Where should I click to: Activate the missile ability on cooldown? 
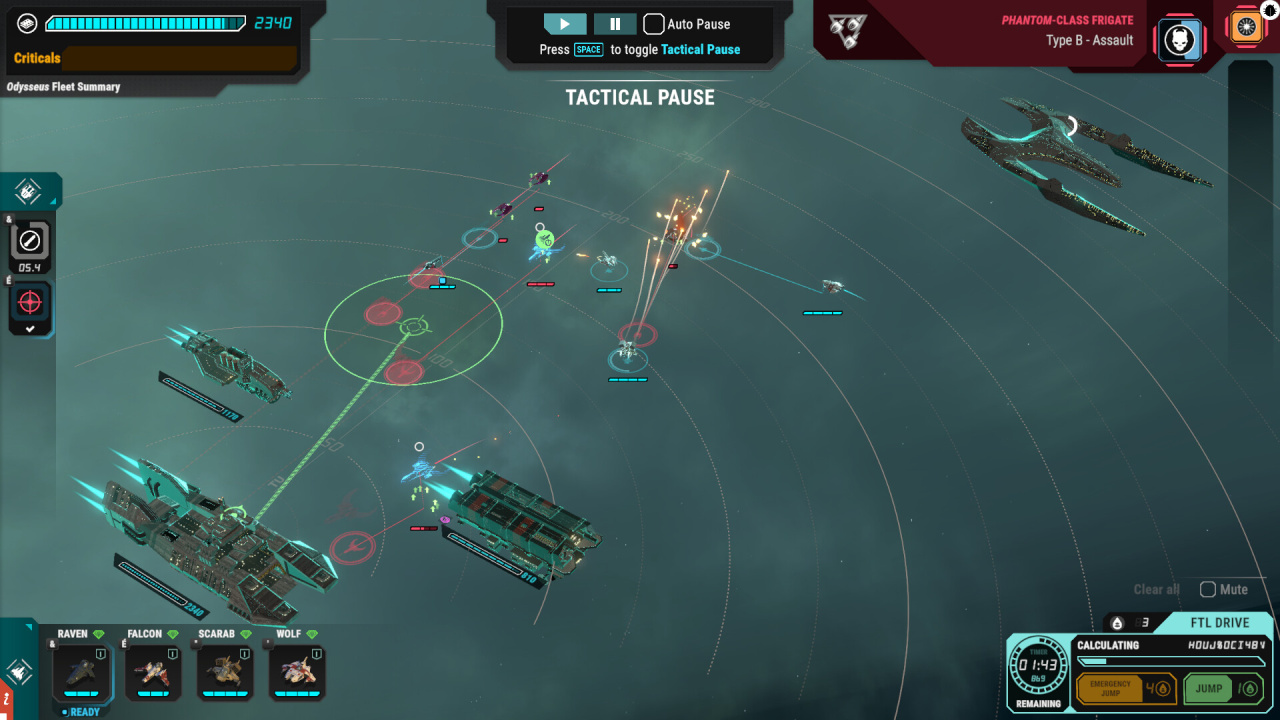pyautogui.click(x=30, y=241)
